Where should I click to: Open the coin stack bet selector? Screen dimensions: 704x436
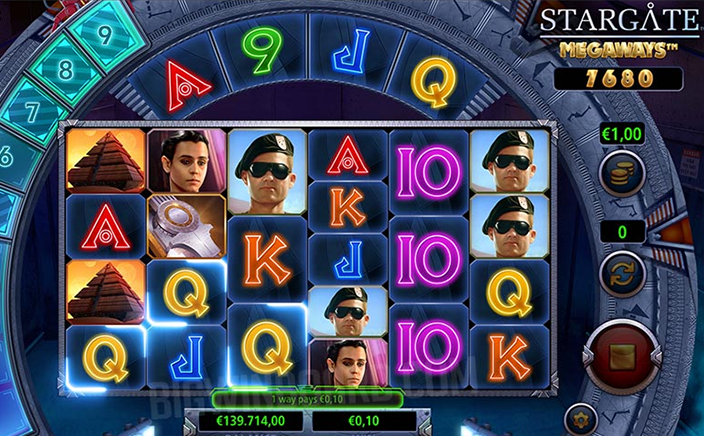621,177
